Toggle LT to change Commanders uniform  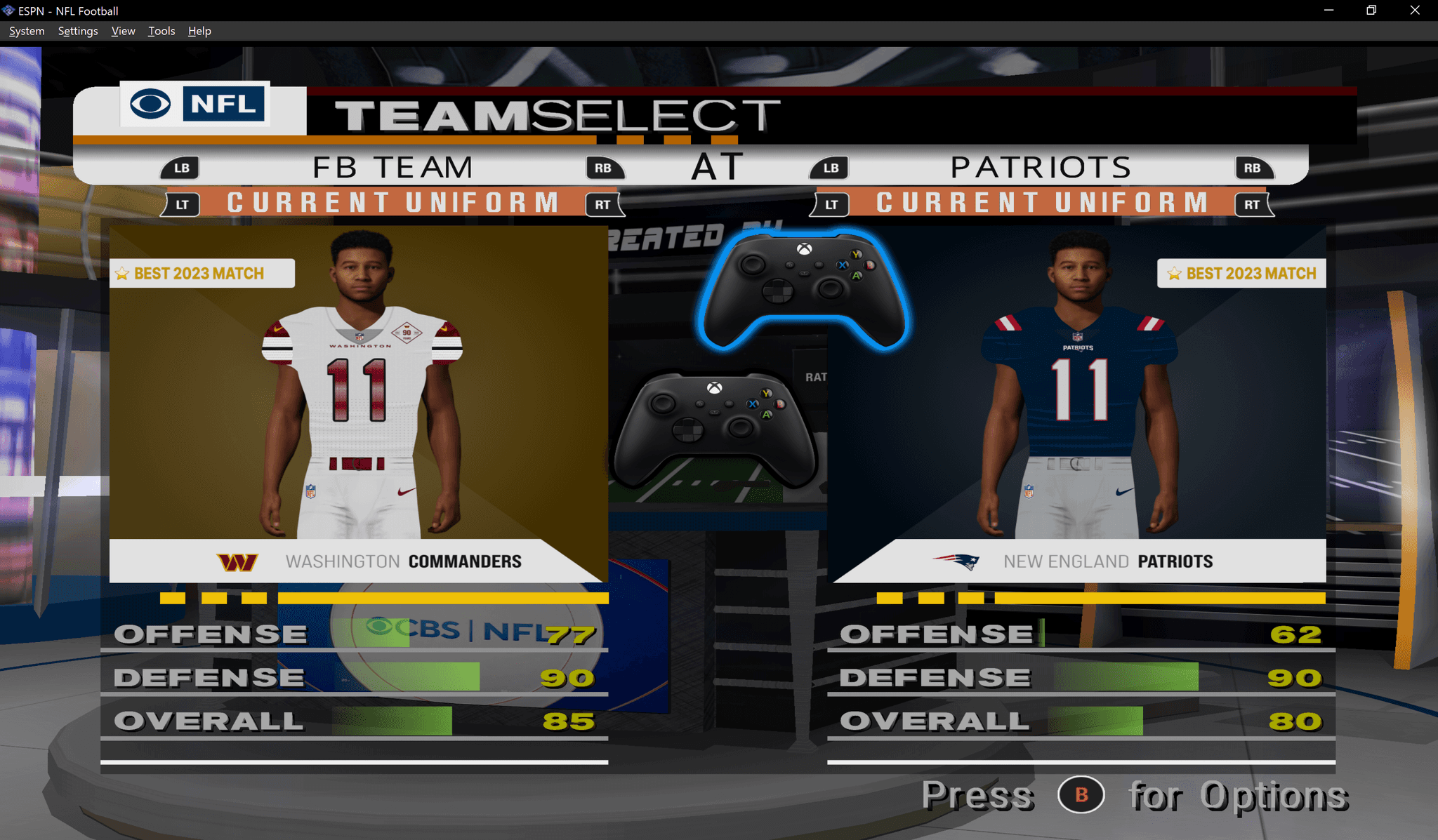[x=180, y=204]
